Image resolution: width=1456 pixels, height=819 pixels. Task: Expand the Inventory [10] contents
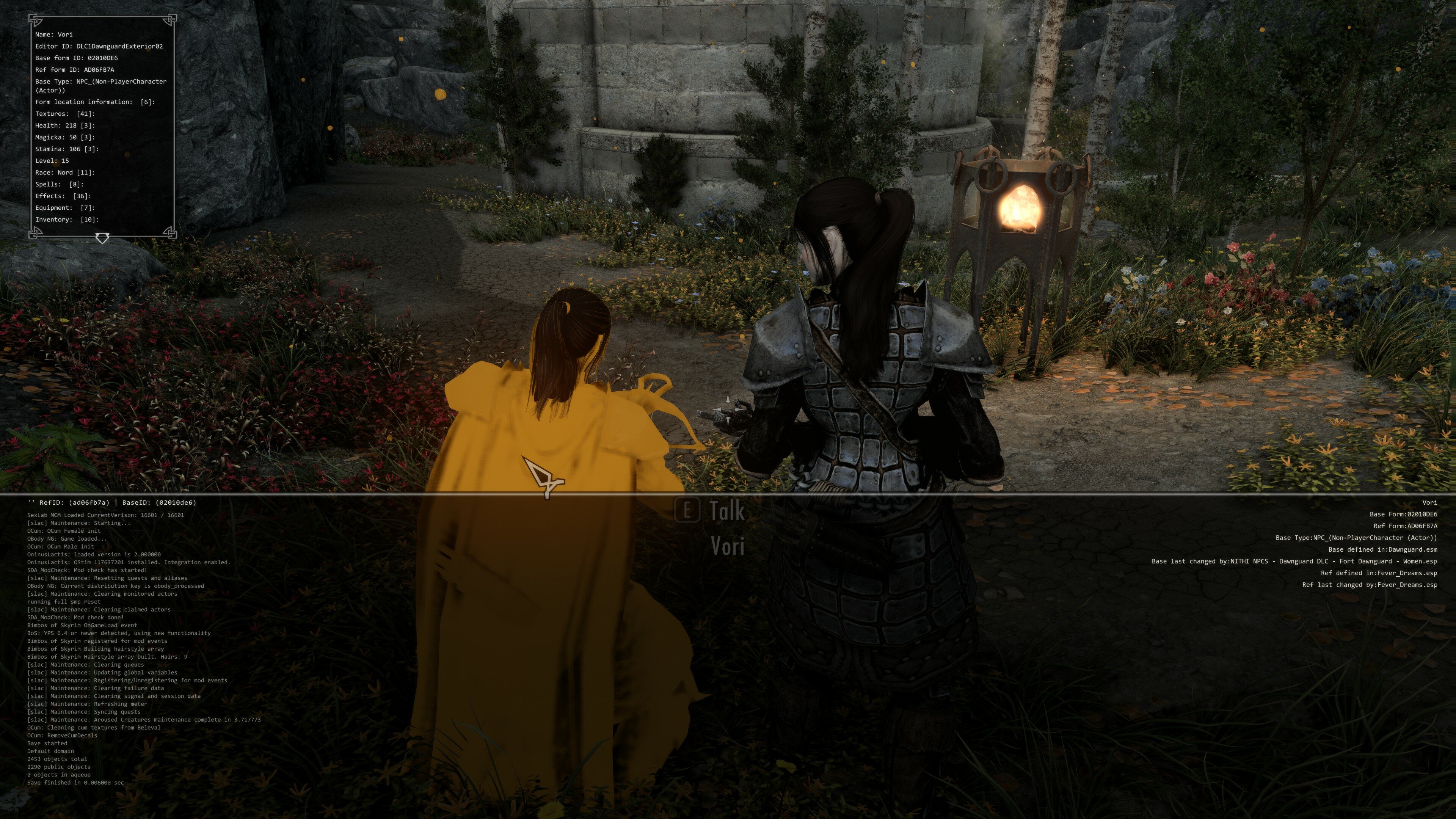(67, 219)
